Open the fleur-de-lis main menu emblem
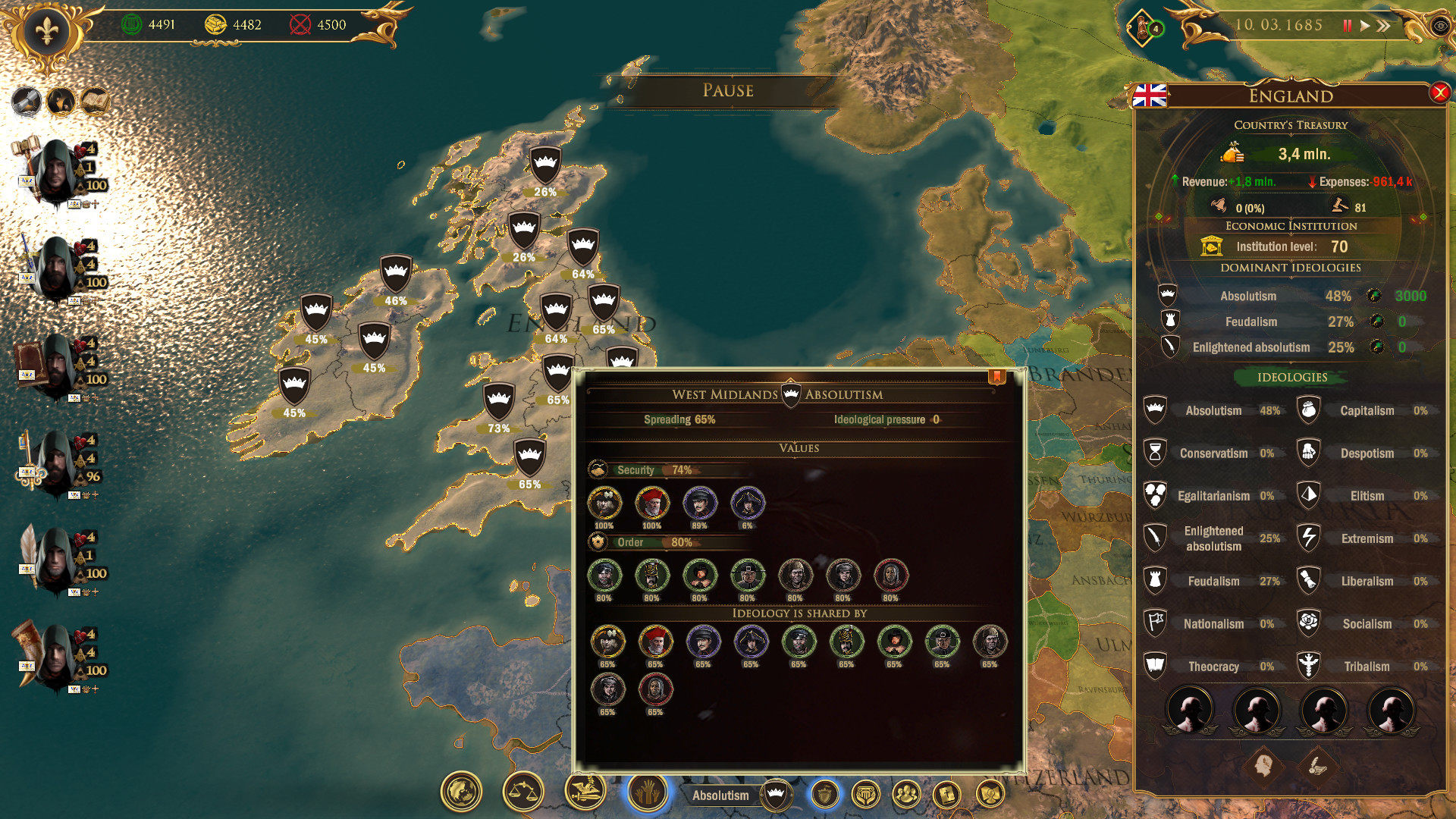This screenshot has height=819, width=1456. (x=46, y=31)
